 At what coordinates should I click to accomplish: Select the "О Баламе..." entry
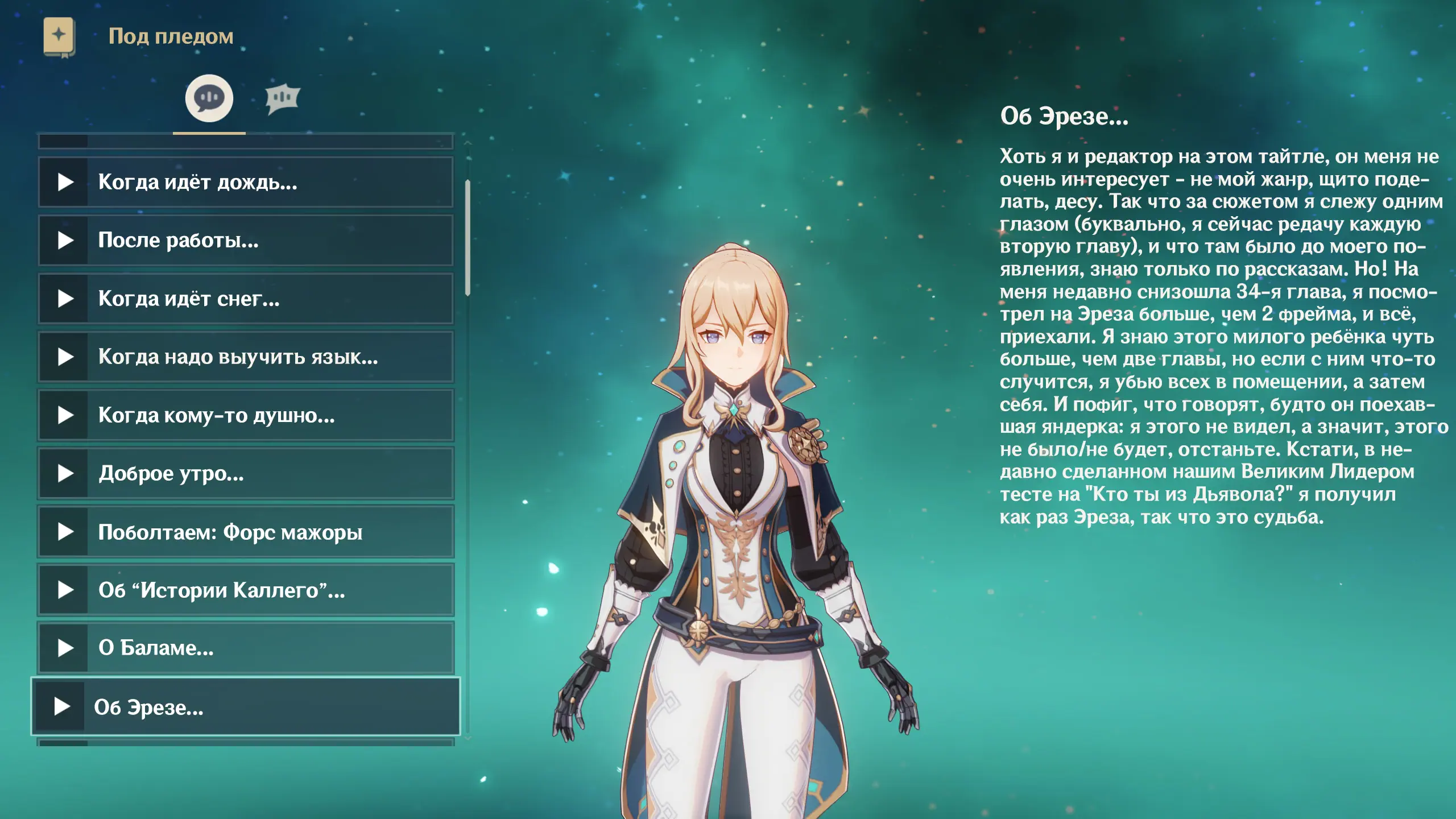coord(246,648)
